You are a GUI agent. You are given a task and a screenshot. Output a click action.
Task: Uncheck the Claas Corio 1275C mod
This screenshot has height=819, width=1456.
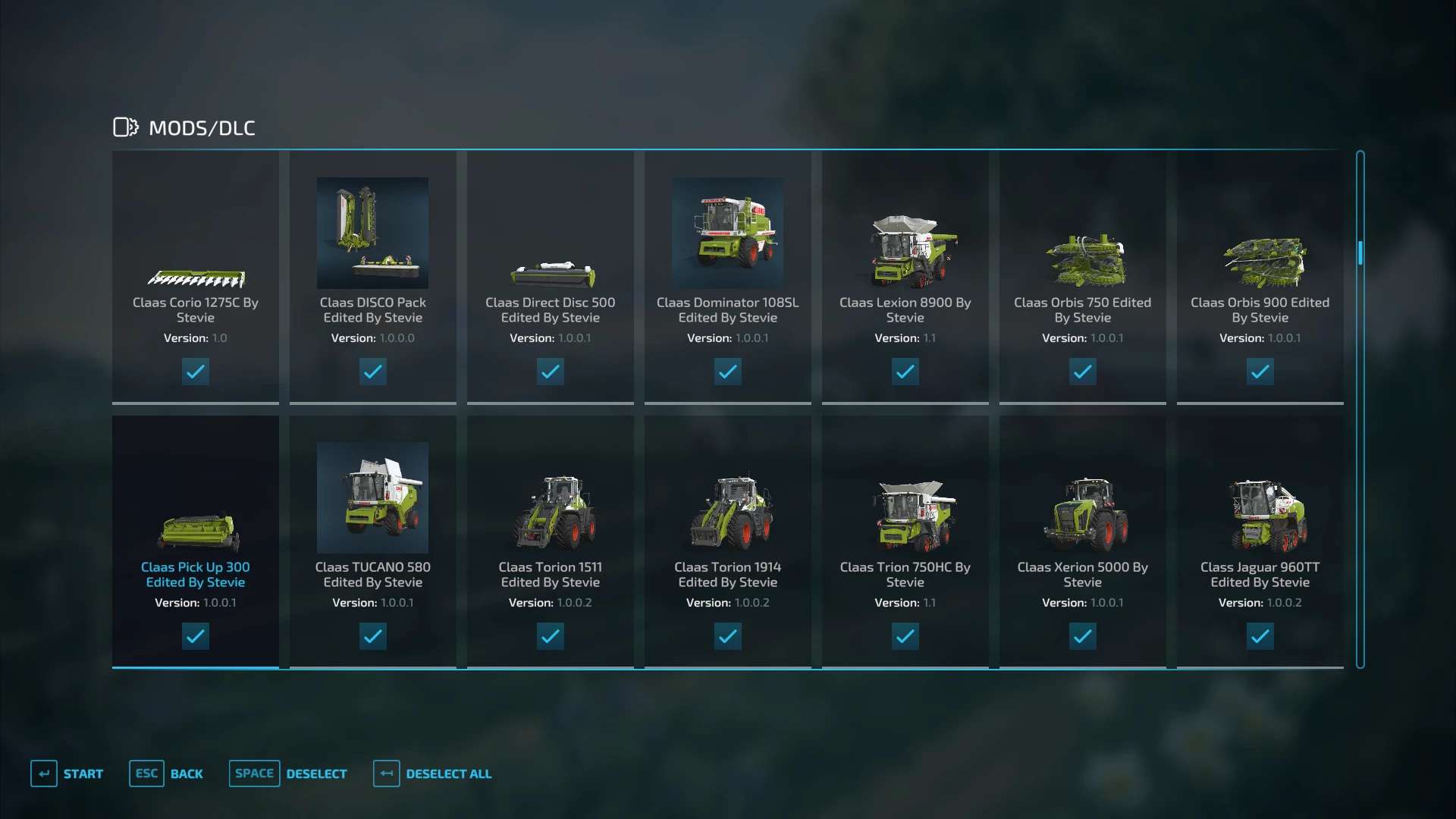coord(196,372)
